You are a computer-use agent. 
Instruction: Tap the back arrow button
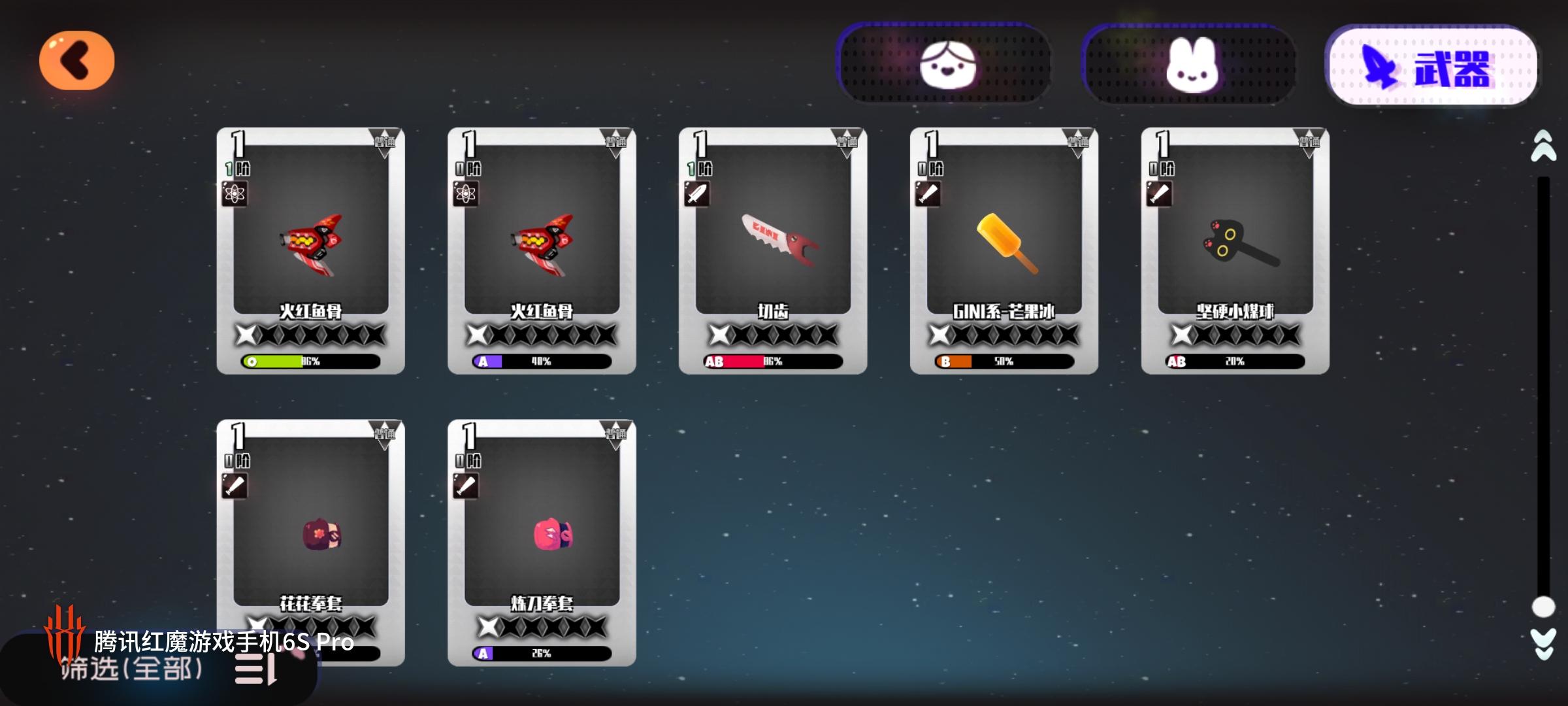pos(76,59)
